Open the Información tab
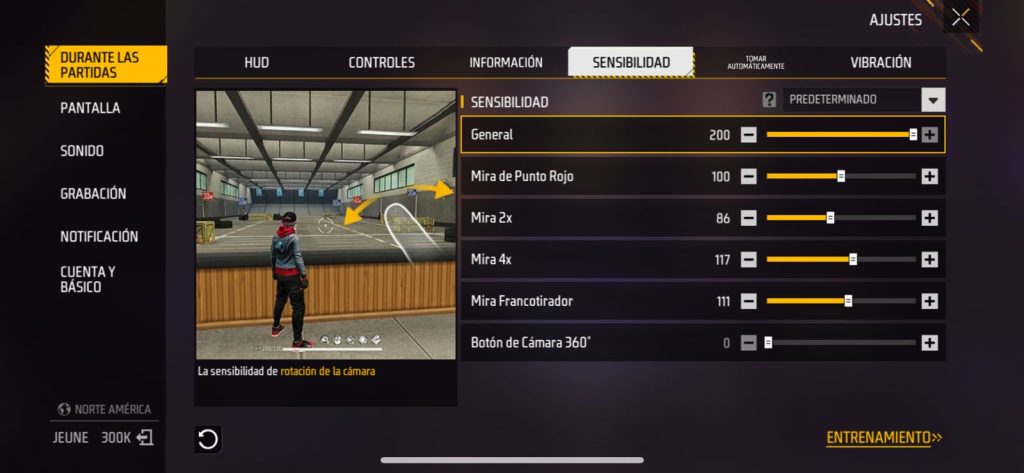Viewport: 1024px width, 473px height. (x=506, y=62)
